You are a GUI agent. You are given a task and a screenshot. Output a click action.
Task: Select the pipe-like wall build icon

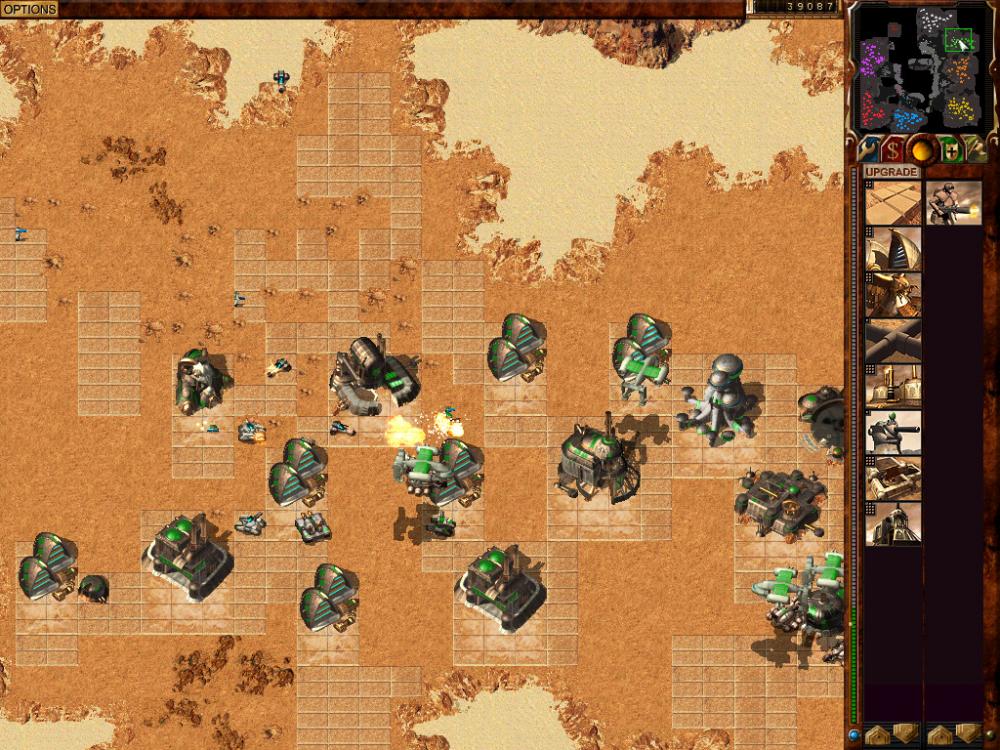point(893,340)
